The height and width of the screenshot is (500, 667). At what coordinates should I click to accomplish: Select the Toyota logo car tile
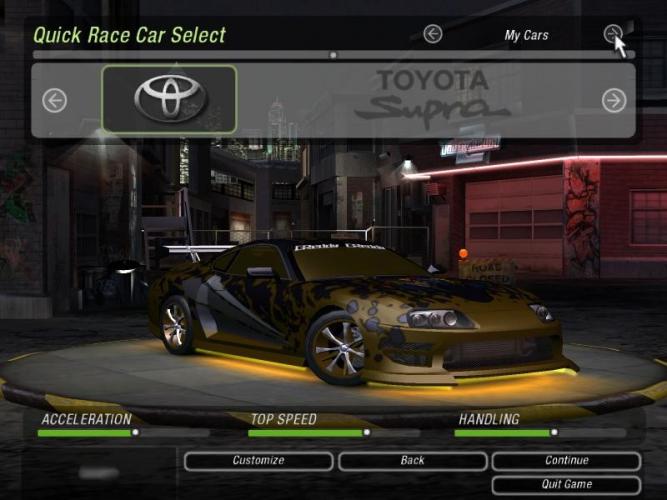(x=169, y=99)
